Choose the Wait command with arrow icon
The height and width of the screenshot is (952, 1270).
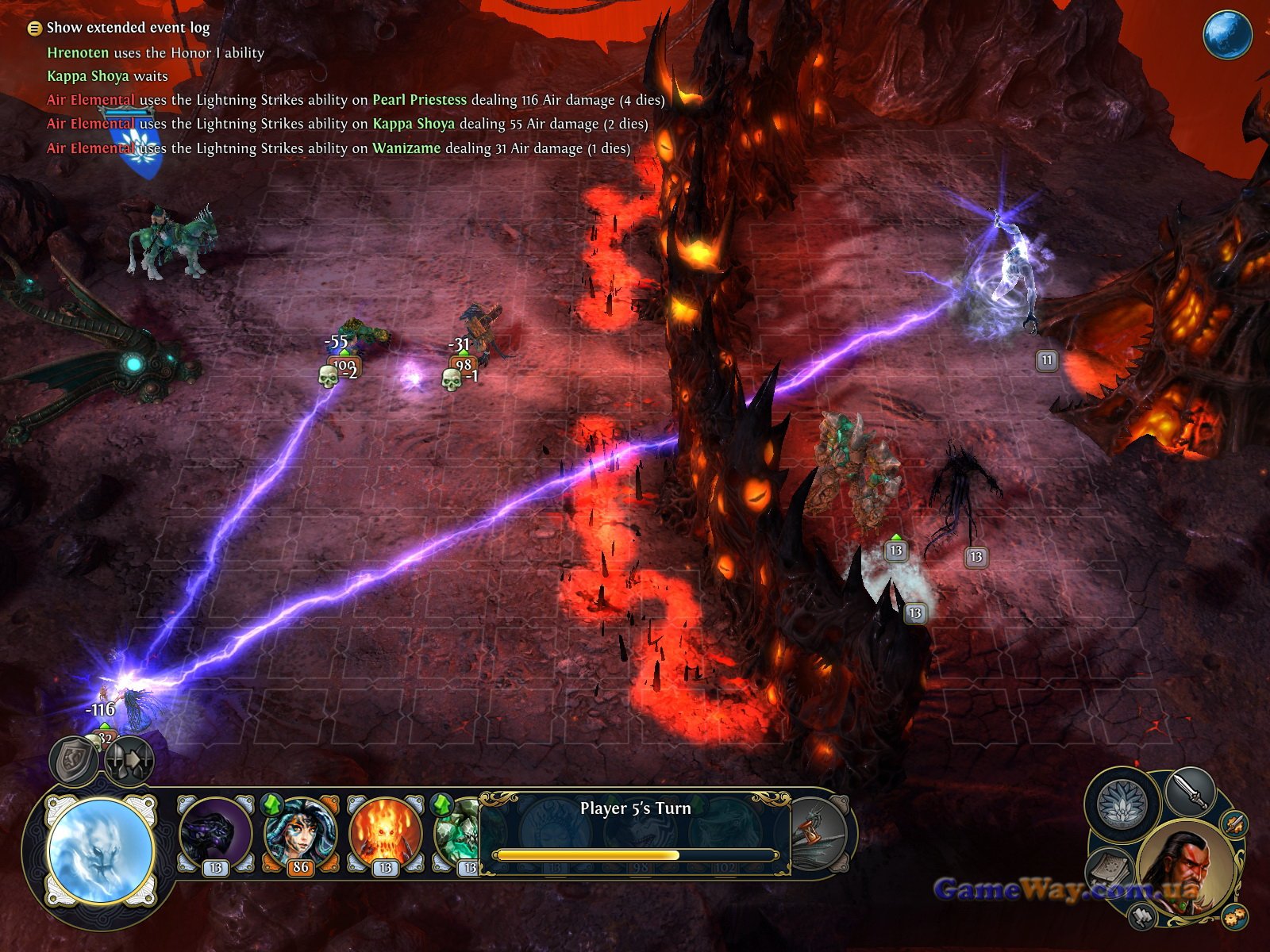pos(127,761)
